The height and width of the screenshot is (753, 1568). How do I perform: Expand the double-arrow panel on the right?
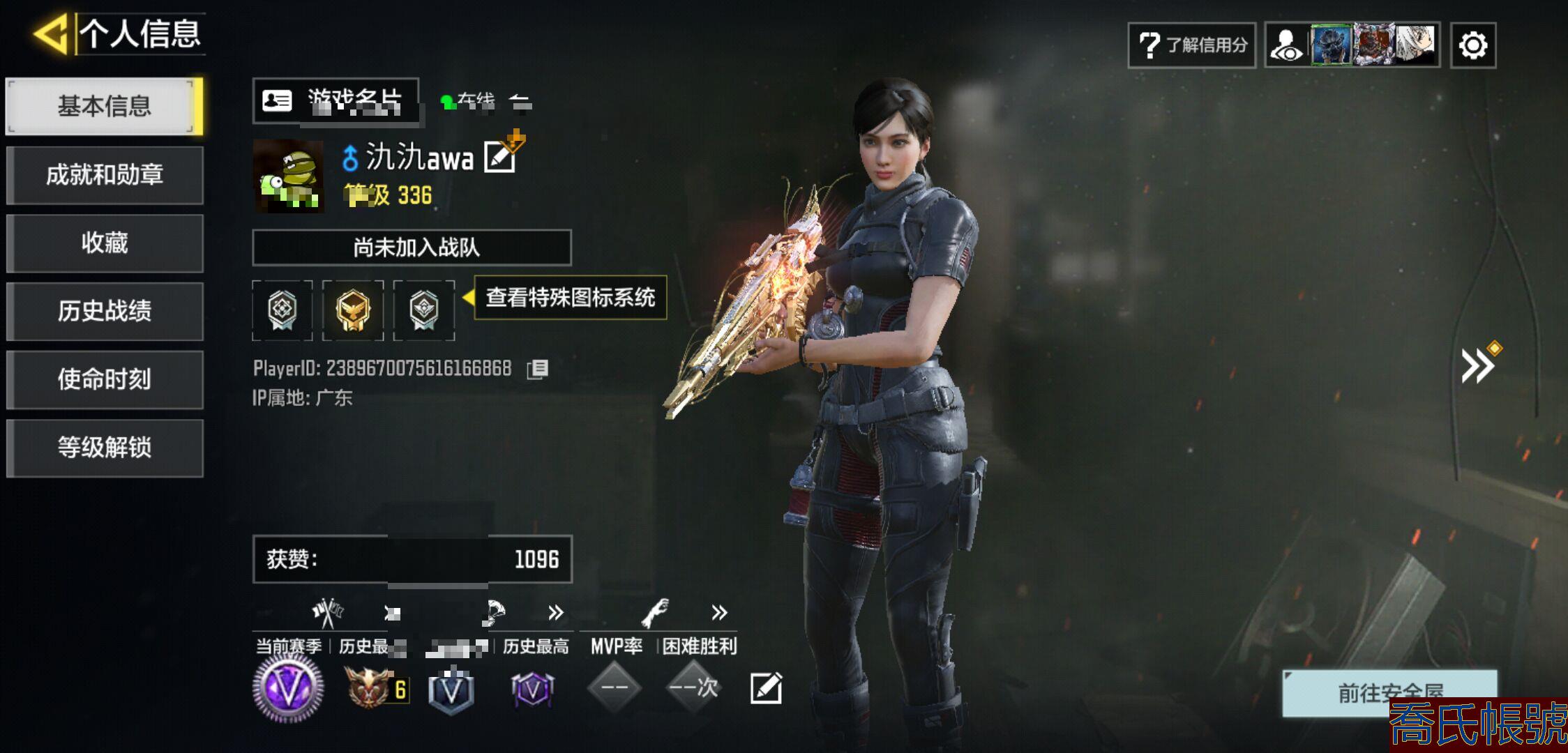click(x=1477, y=366)
